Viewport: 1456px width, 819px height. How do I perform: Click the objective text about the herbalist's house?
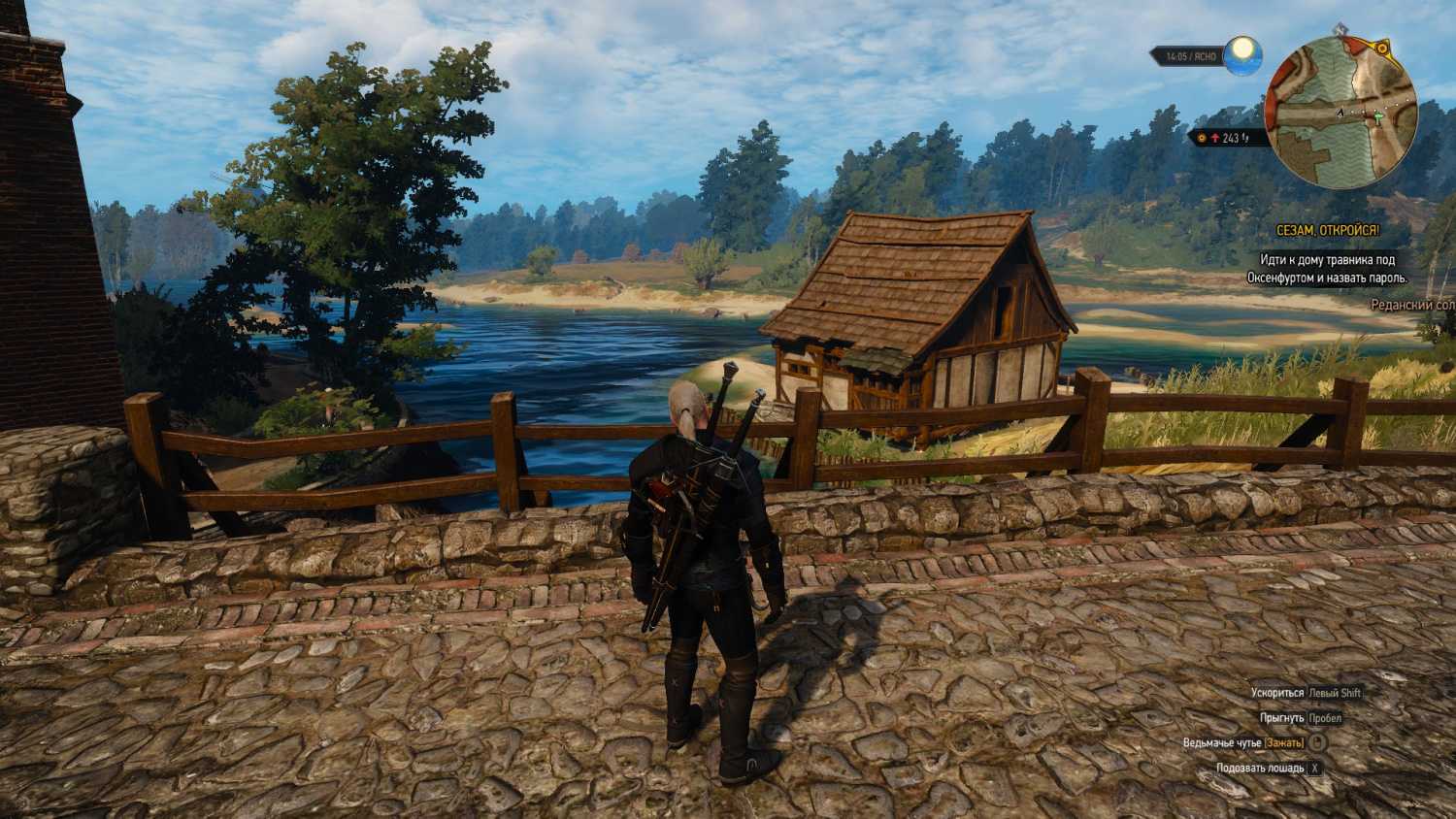pos(1327,269)
